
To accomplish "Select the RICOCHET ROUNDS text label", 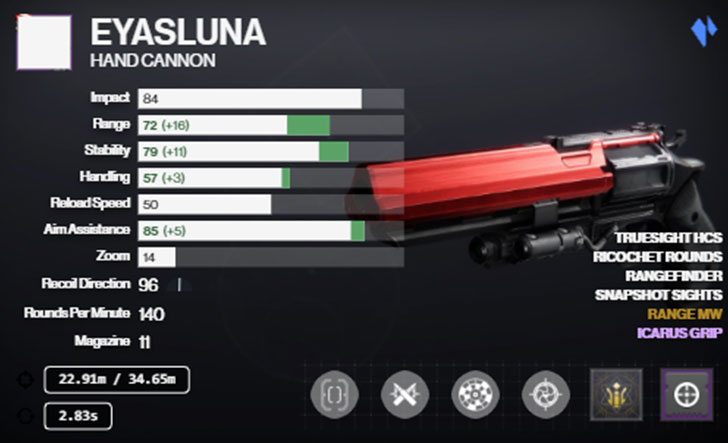I will click(x=659, y=258).
